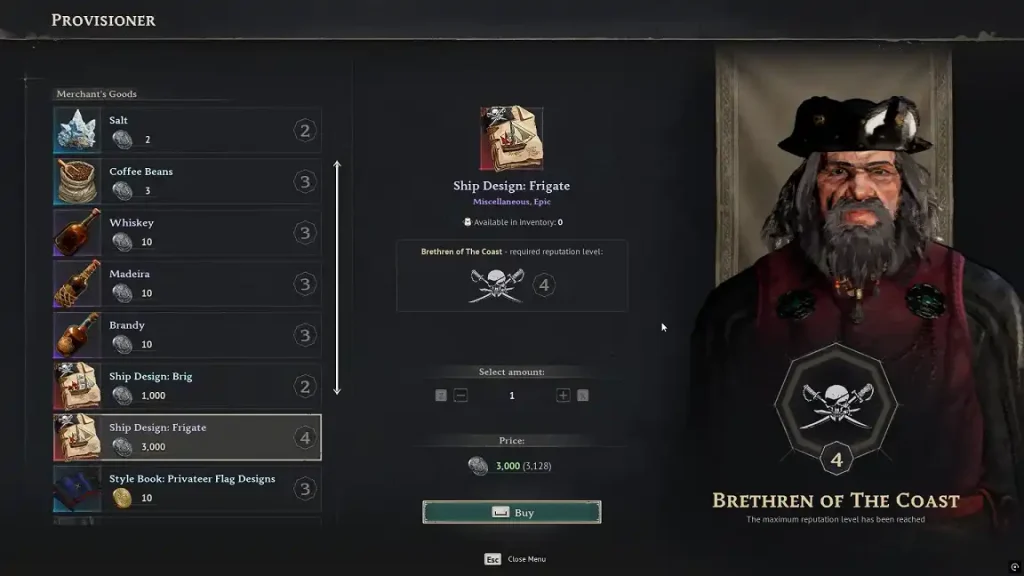Choose Ship Design: Brig
Image resolution: width=1024 pixels, height=576 pixels.
point(187,386)
